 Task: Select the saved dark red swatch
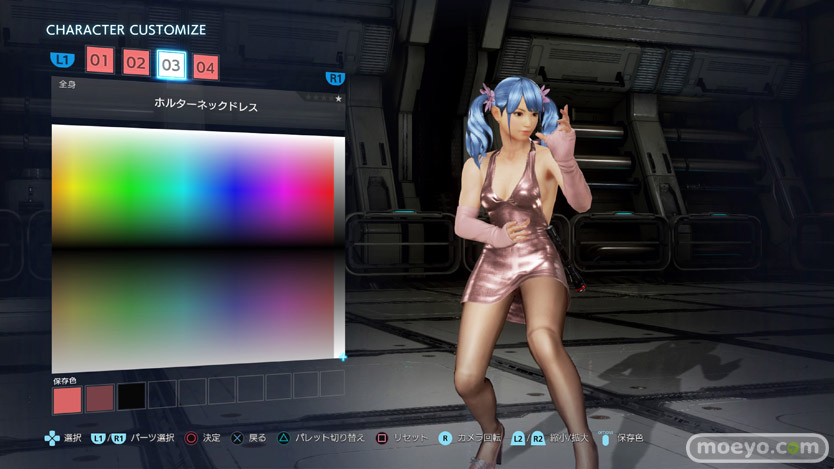(99, 398)
